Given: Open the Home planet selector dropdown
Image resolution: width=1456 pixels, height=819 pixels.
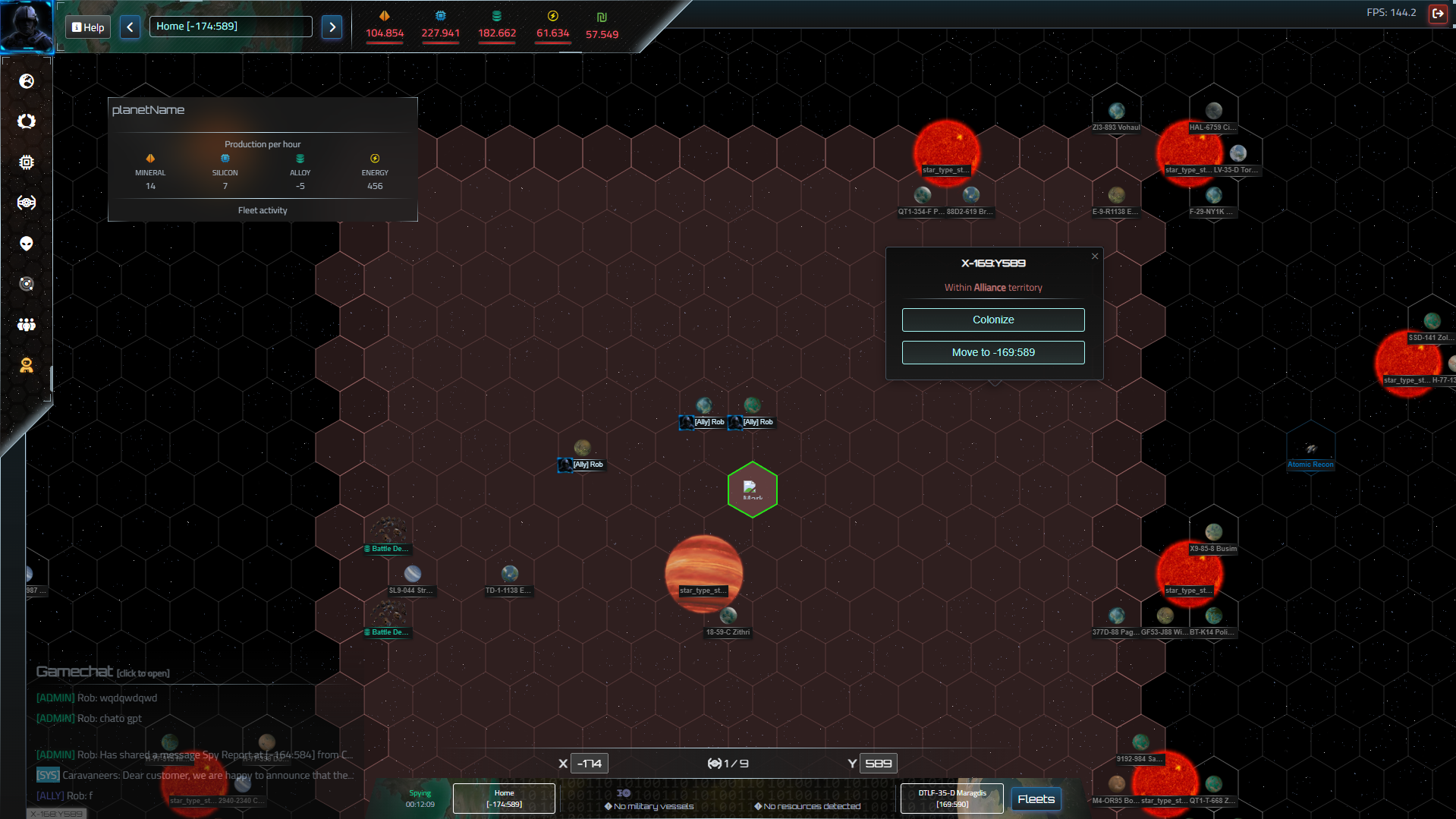Looking at the screenshot, I should [x=231, y=27].
